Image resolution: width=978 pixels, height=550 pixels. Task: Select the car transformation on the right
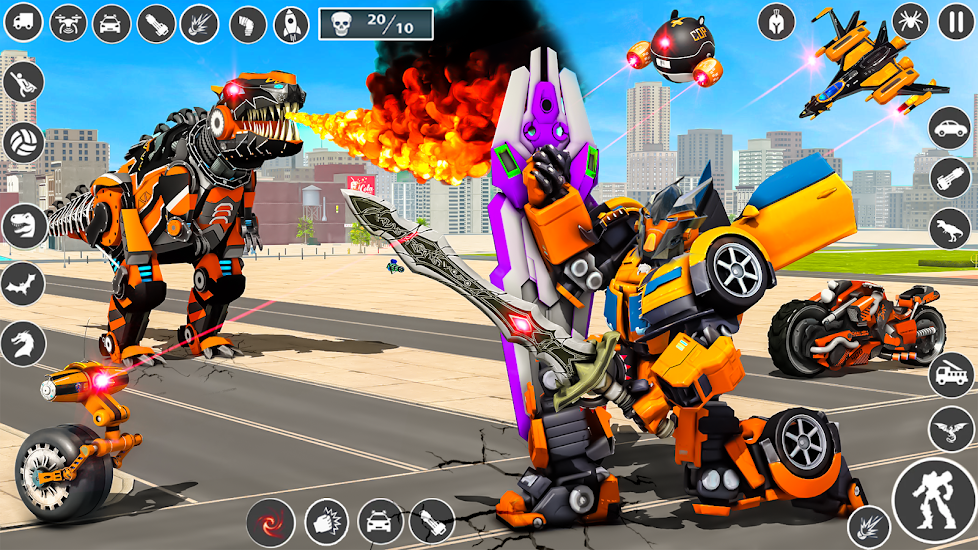coord(950,128)
